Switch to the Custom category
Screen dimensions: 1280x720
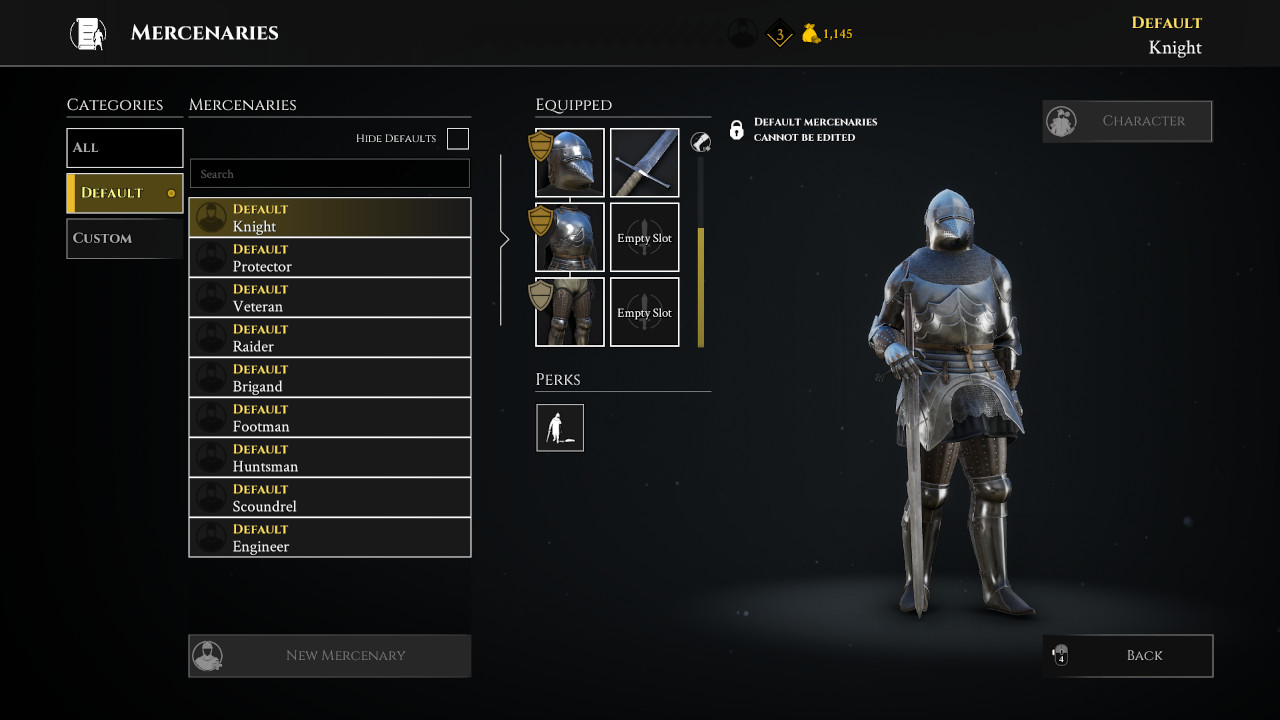(125, 239)
